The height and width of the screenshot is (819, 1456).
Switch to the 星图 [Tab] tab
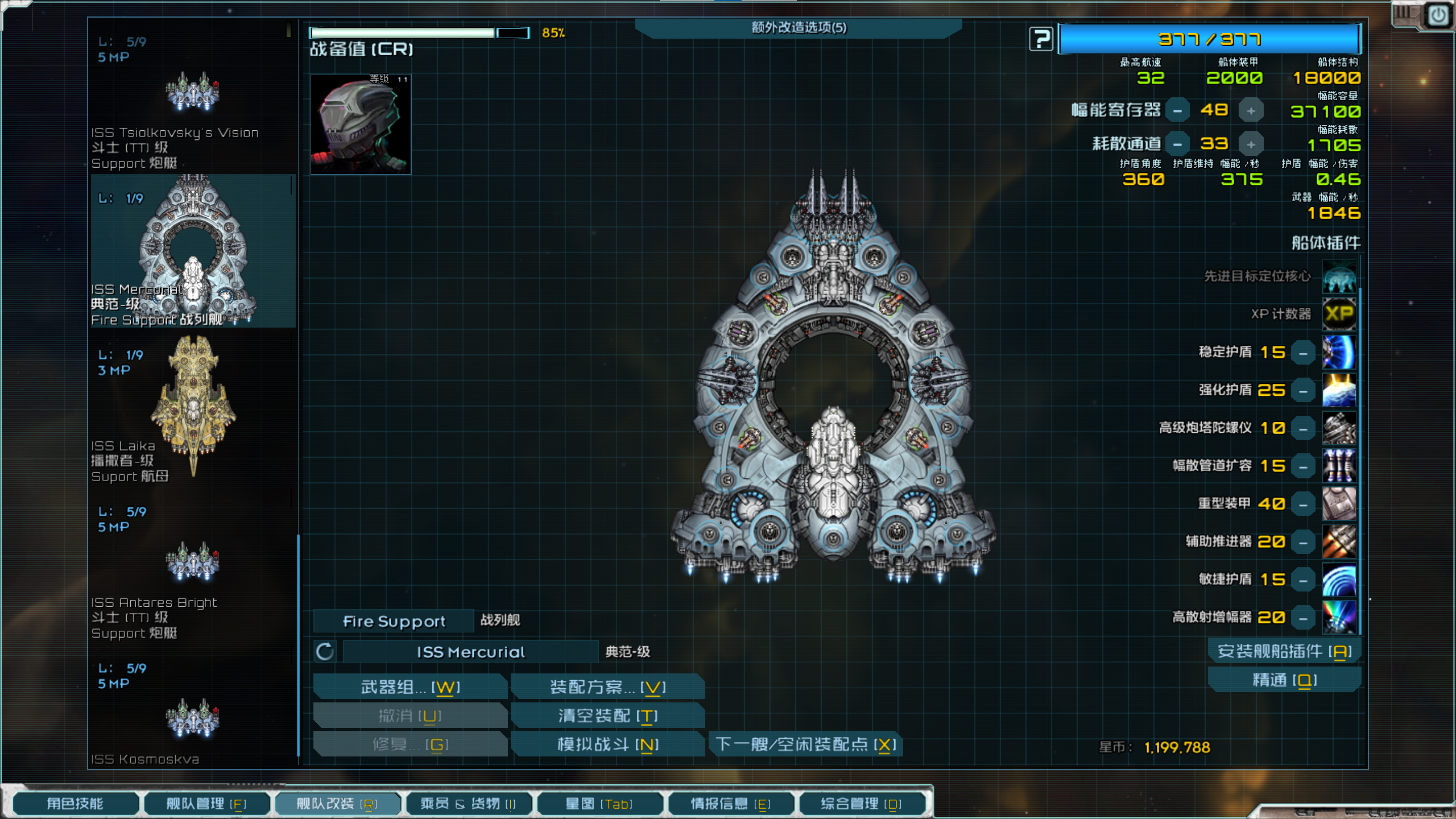pyautogui.click(x=600, y=804)
